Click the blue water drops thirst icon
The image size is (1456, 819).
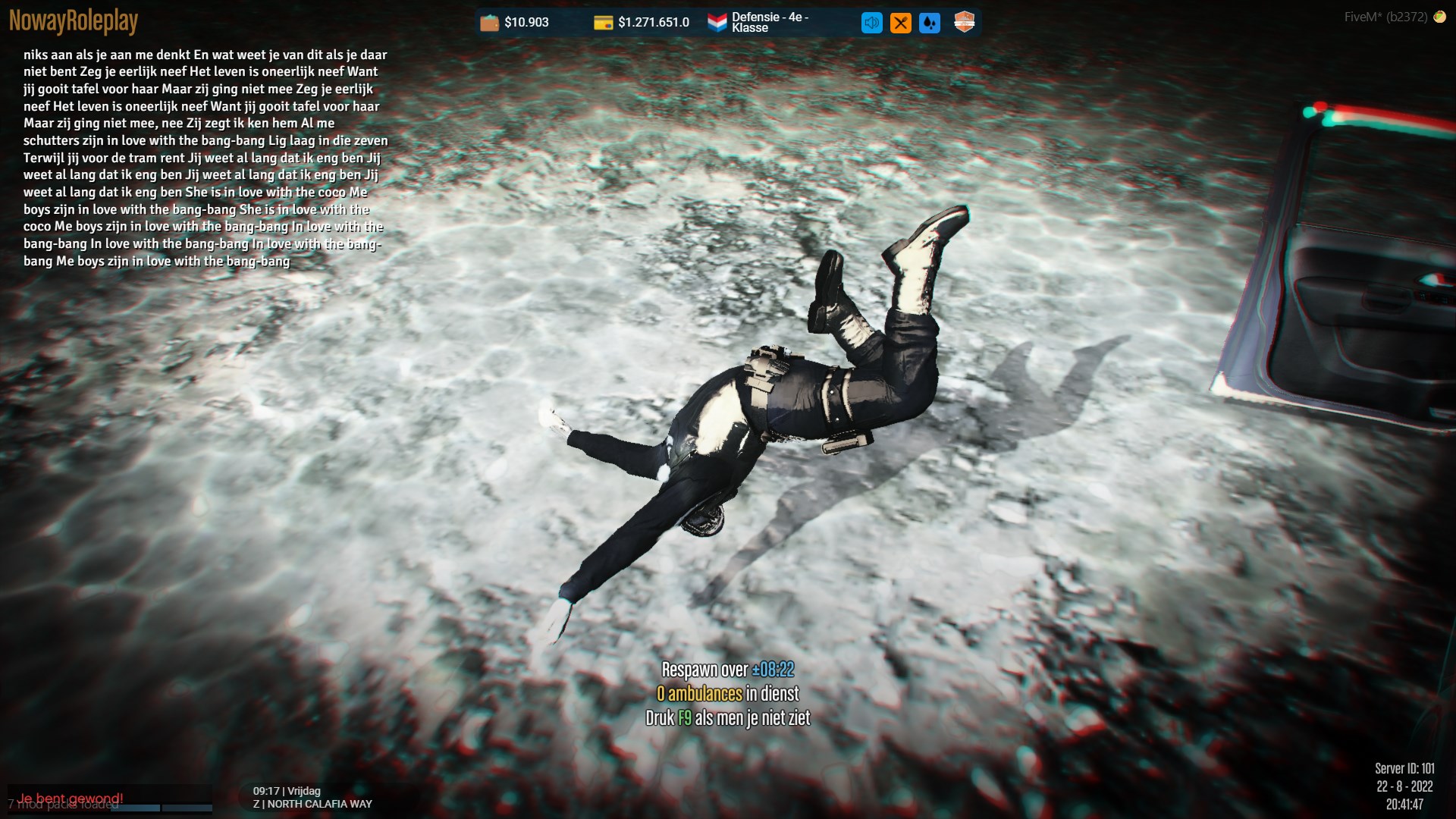point(929,23)
